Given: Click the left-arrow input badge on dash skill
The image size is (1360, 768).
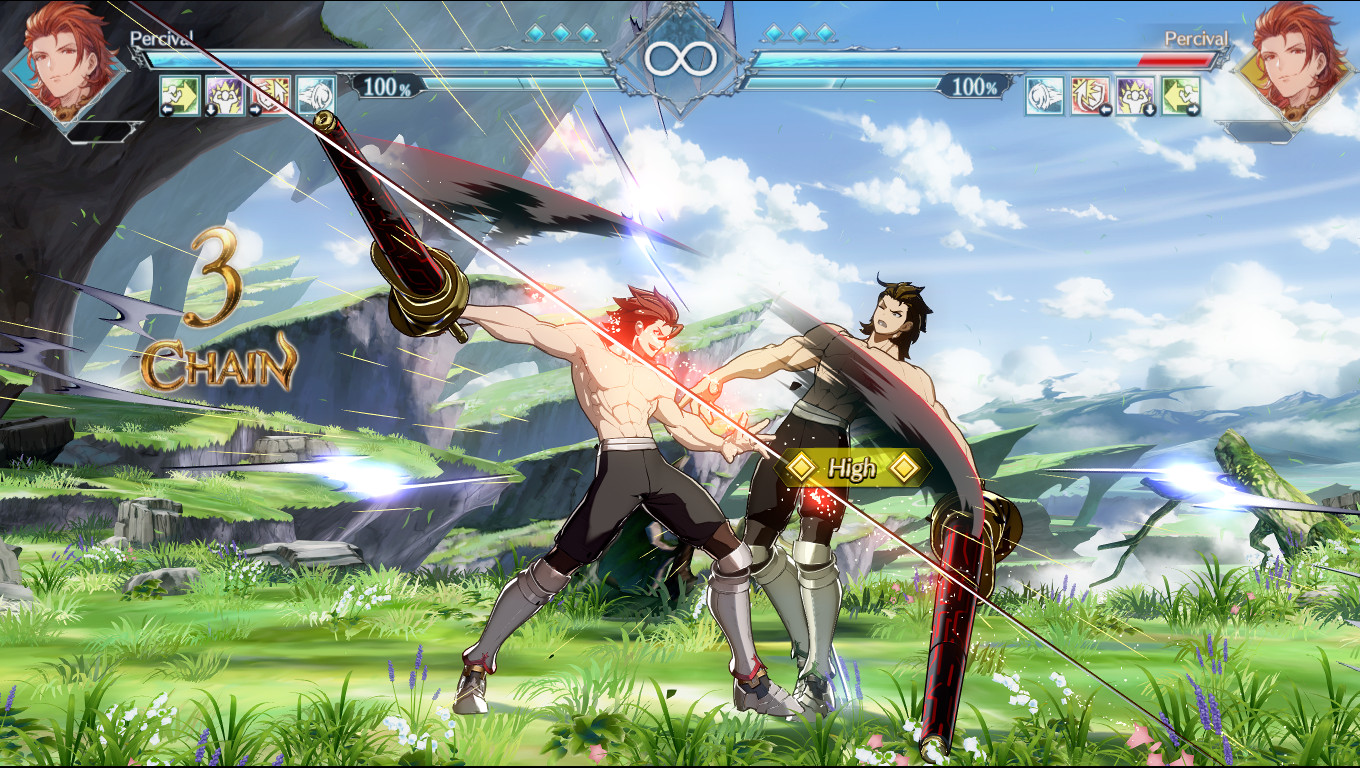Looking at the screenshot, I should click(166, 109).
